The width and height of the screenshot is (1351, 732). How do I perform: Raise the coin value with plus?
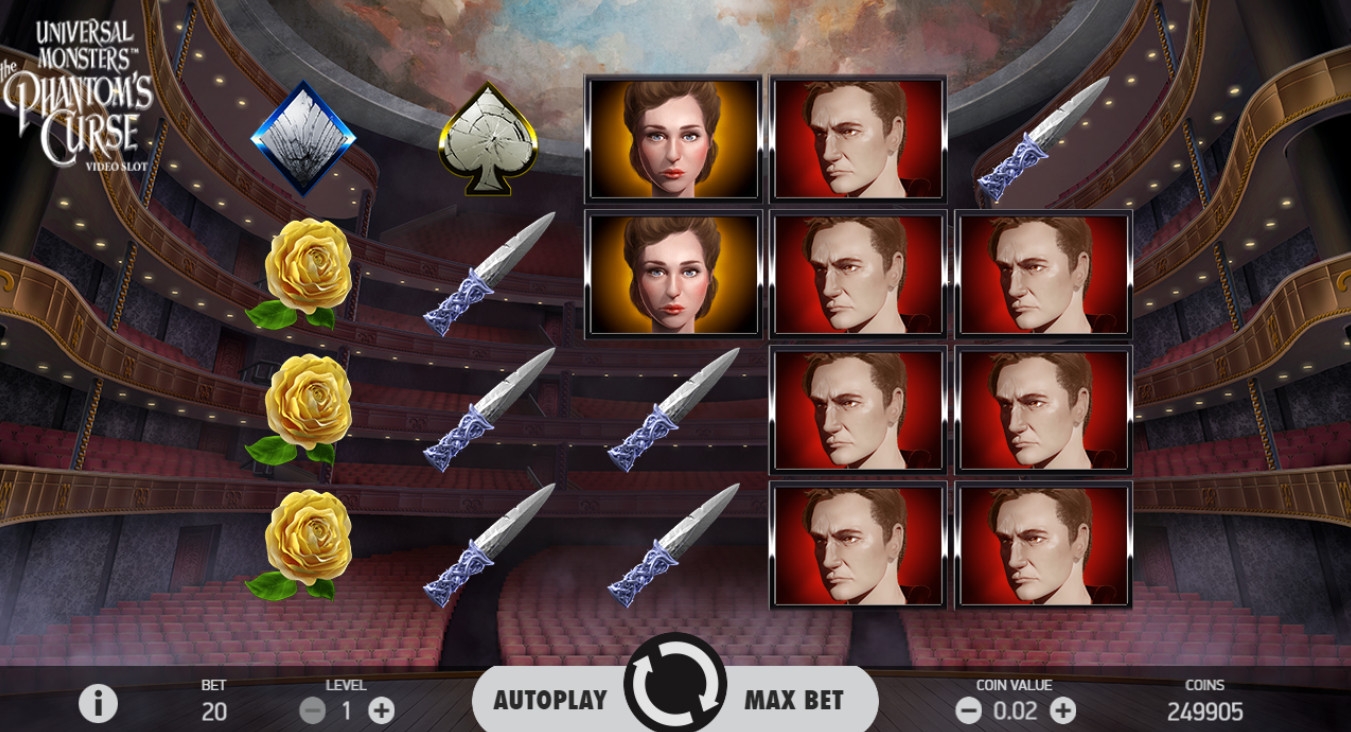point(1062,711)
